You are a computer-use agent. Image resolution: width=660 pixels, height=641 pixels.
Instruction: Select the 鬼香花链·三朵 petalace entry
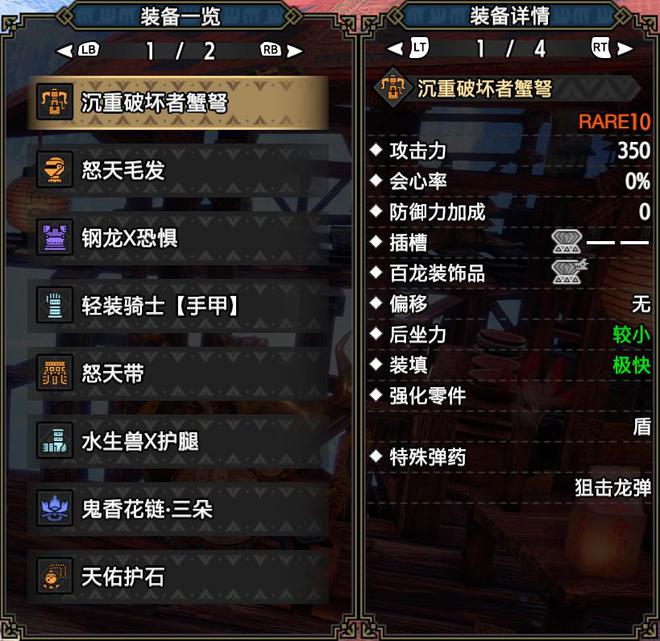click(x=180, y=509)
